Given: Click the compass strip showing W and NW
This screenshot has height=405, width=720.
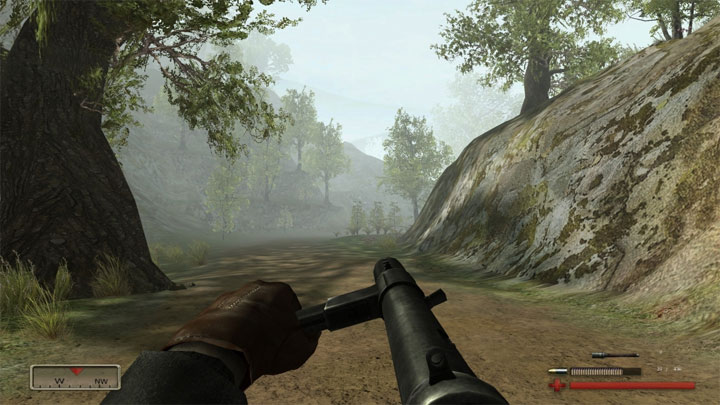Looking at the screenshot, I should [x=75, y=377].
